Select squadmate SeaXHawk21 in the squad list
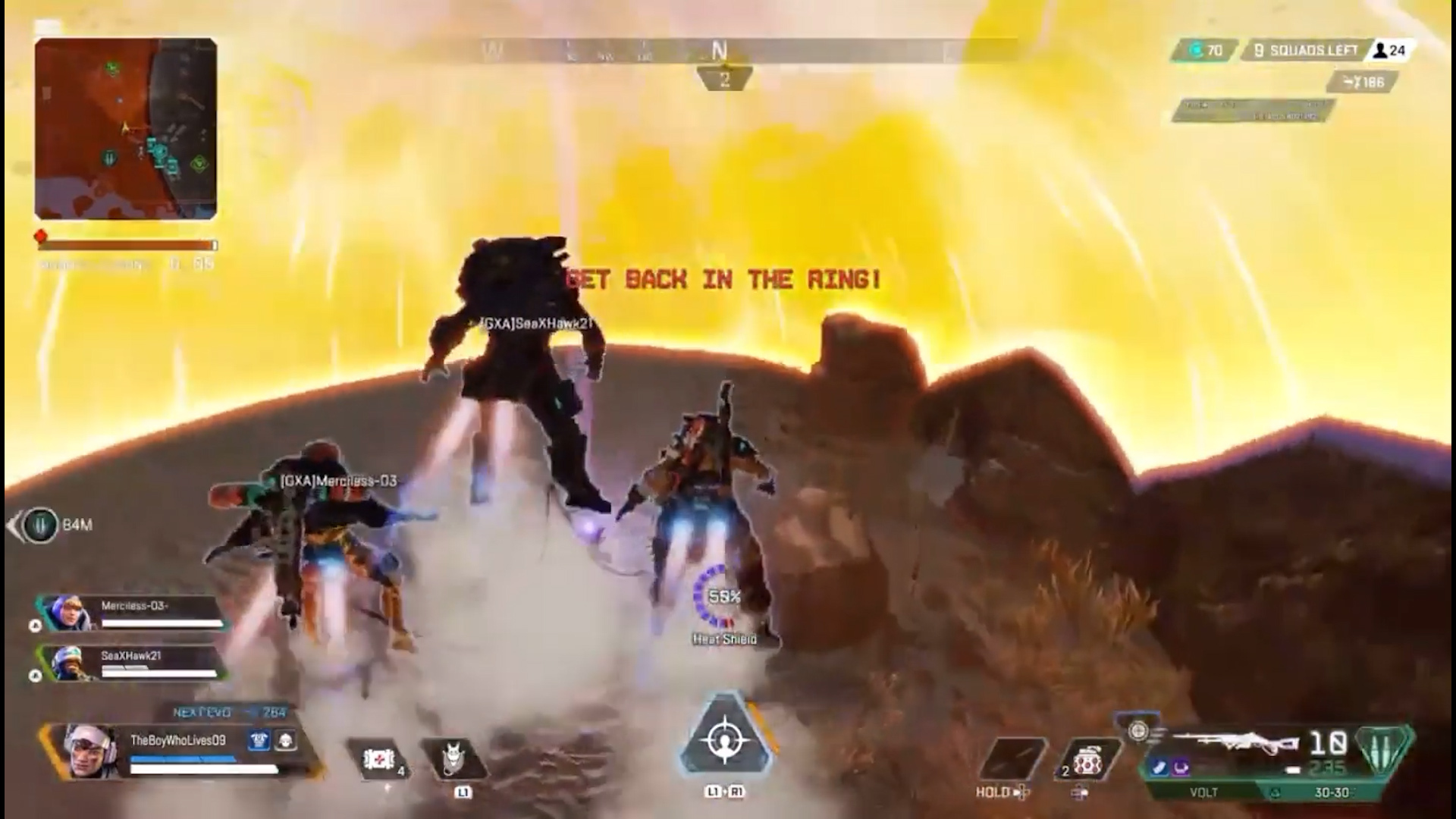The image size is (1456, 819). 133,664
